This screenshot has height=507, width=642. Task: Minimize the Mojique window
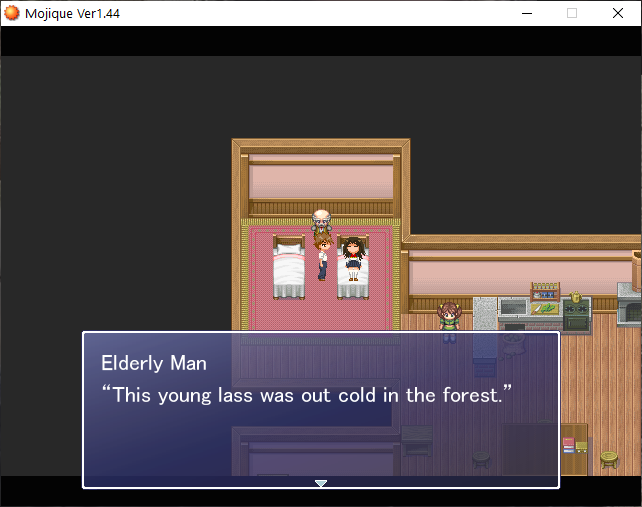point(527,13)
